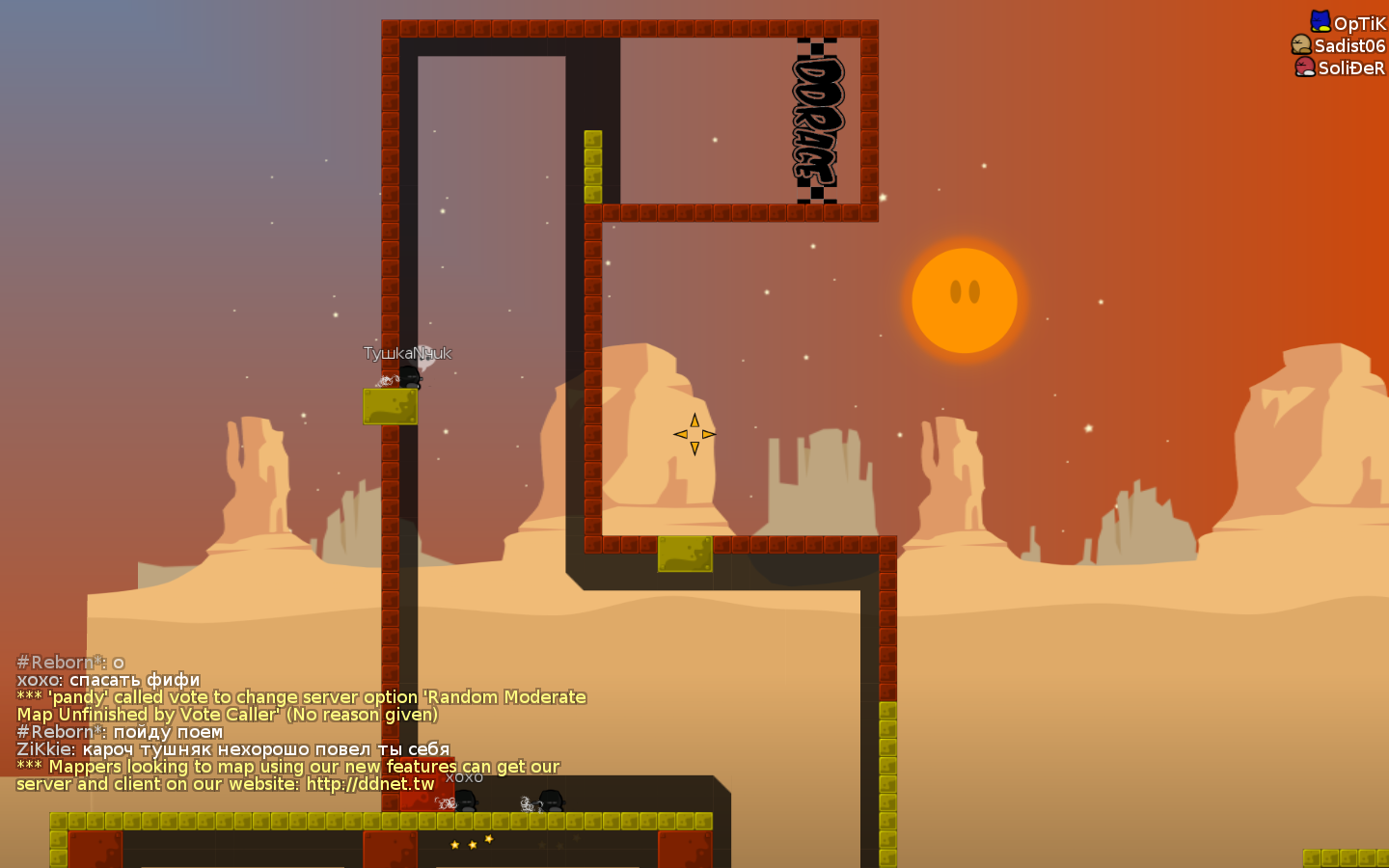Click the crosshair reticle in the map center
The image size is (1389, 868).
tap(694, 434)
